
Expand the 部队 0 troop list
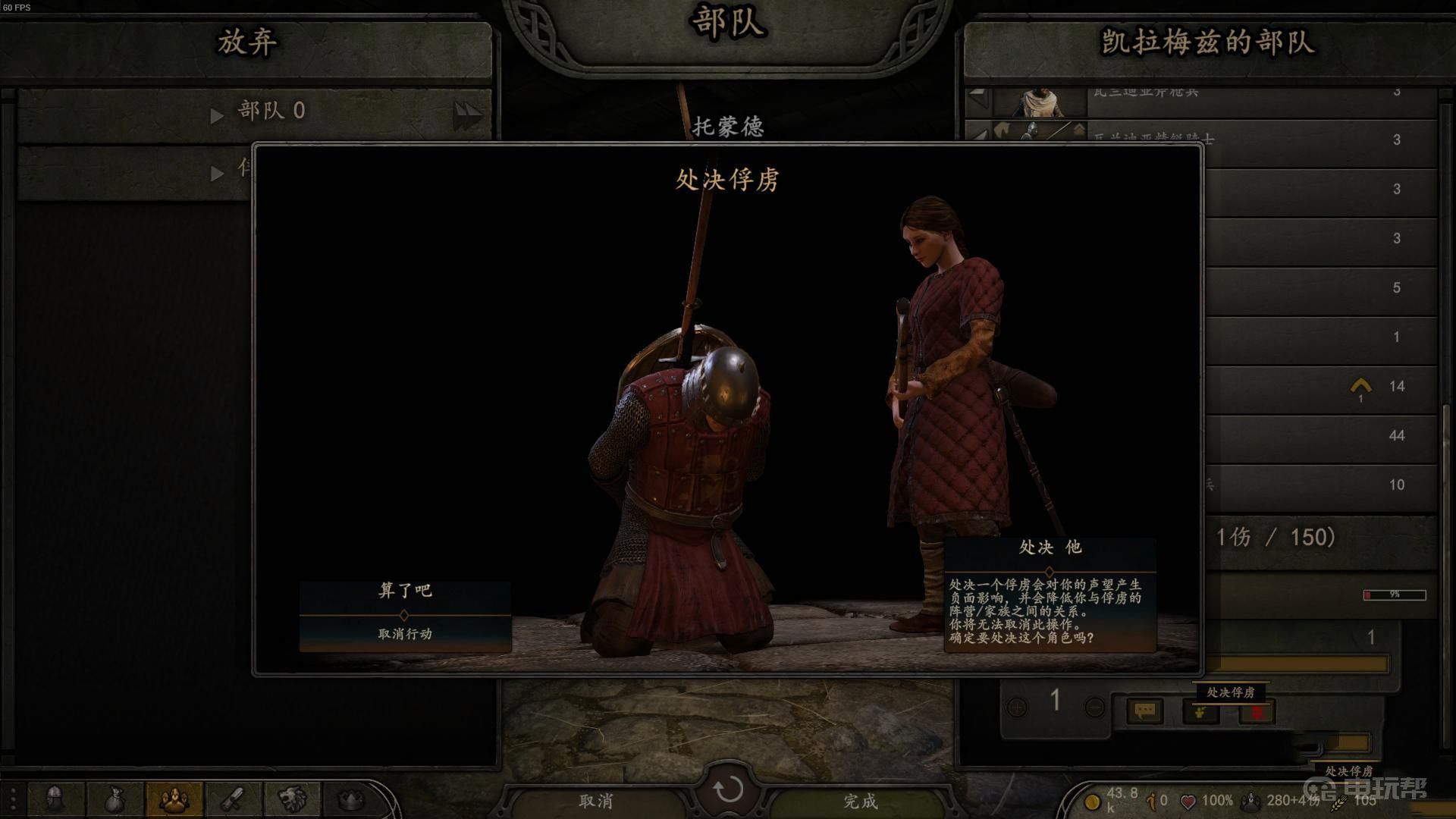click(x=218, y=115)
